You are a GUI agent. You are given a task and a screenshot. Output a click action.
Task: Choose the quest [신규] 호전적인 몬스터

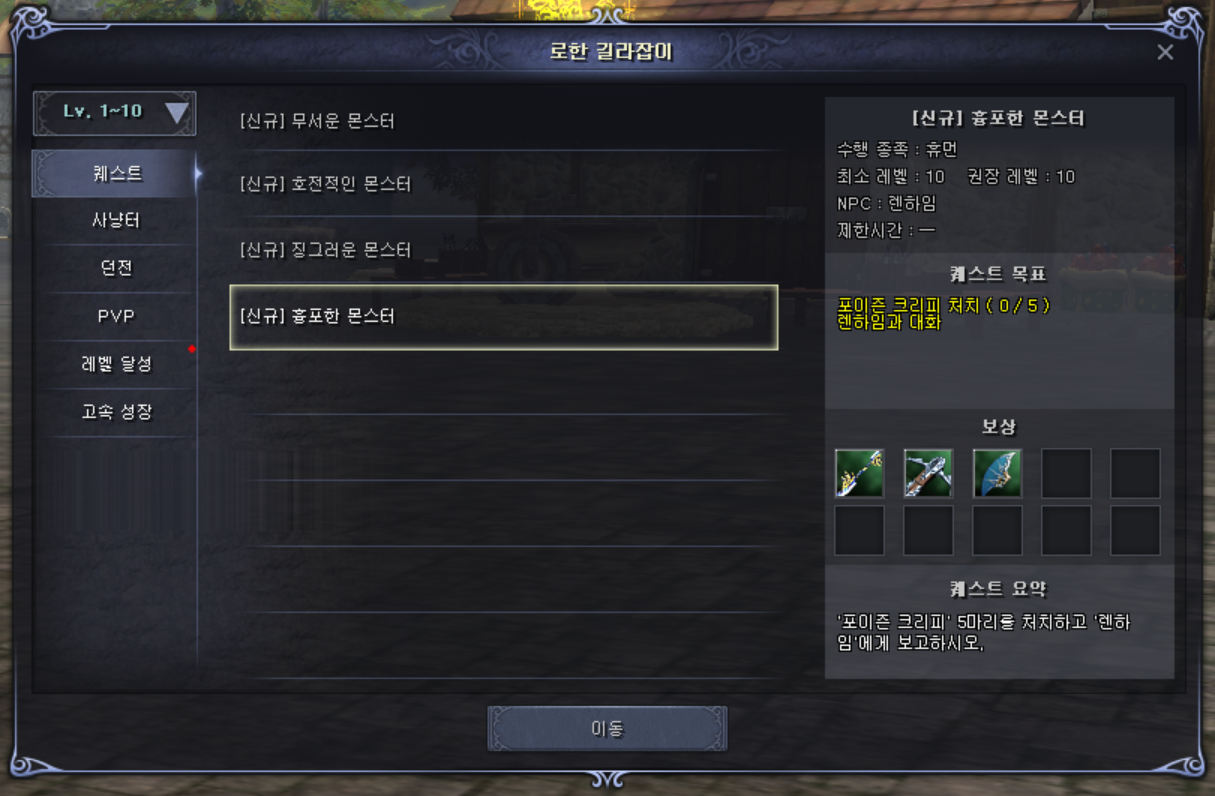325,185
